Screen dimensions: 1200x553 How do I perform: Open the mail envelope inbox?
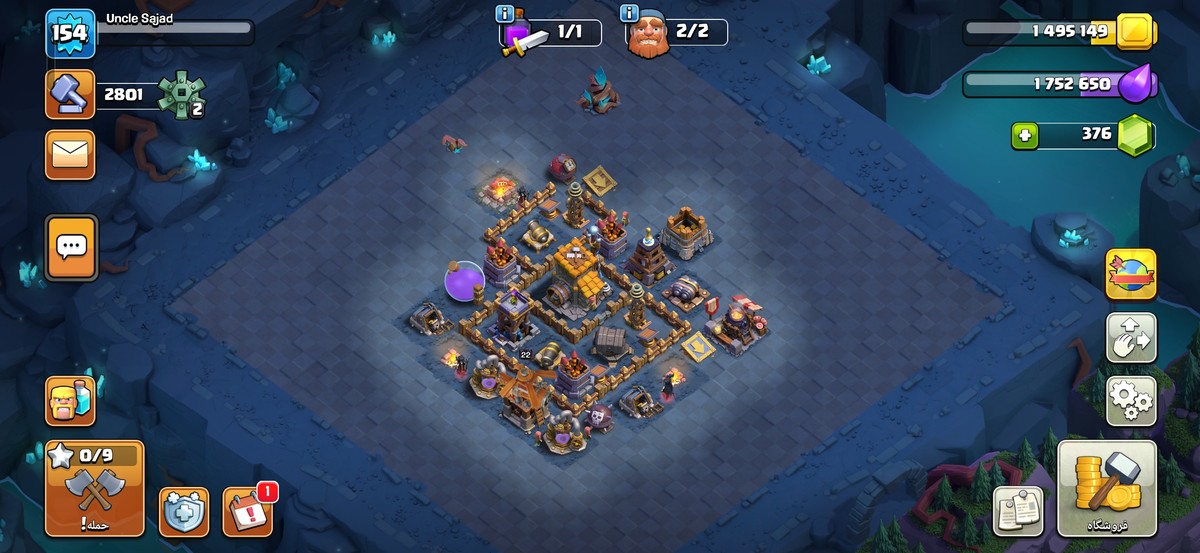(70, 155)
